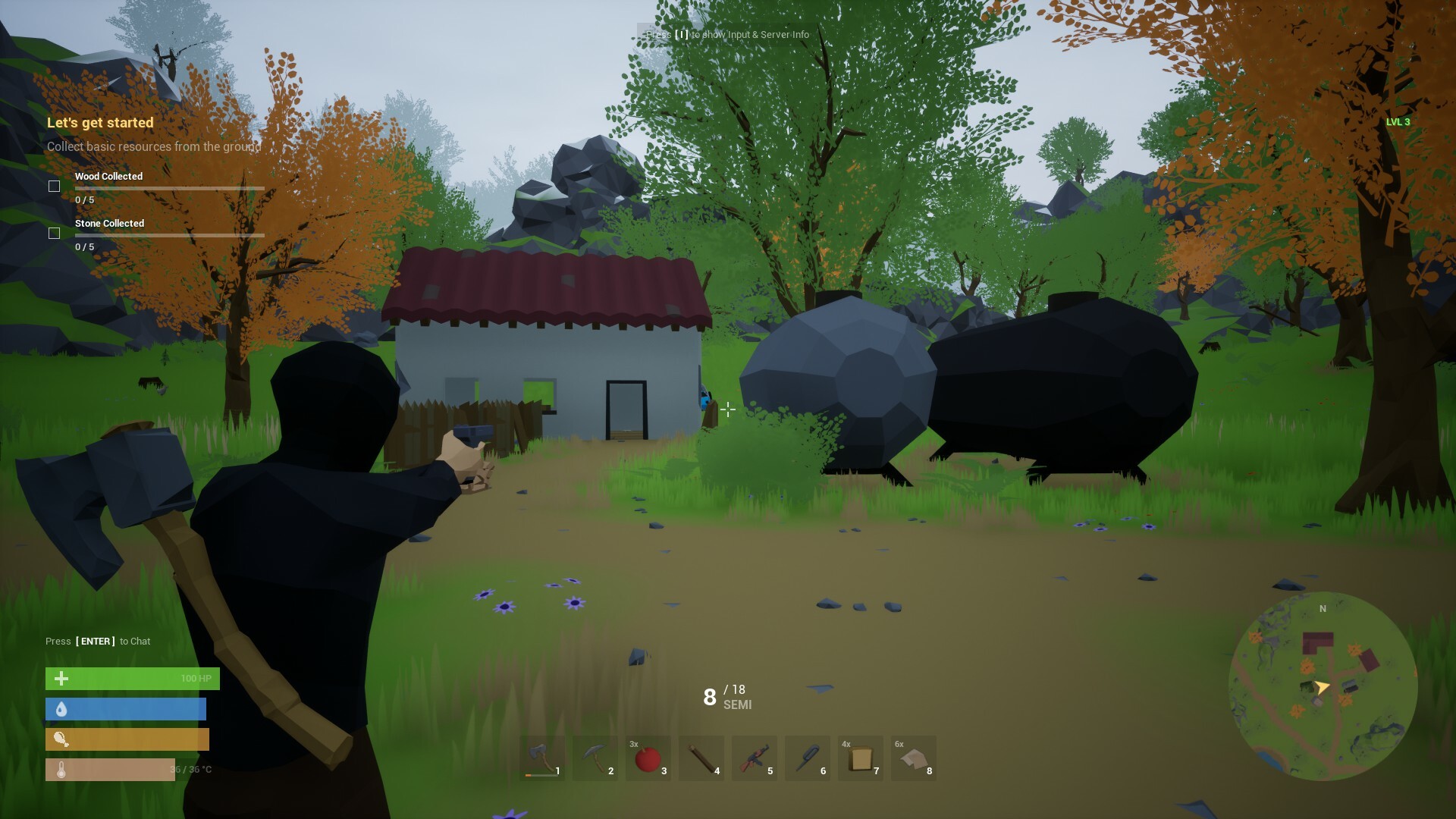Click the green 100 HP health bar
The height and width of the screenshot is (819, 1456).
click(132, 678)
